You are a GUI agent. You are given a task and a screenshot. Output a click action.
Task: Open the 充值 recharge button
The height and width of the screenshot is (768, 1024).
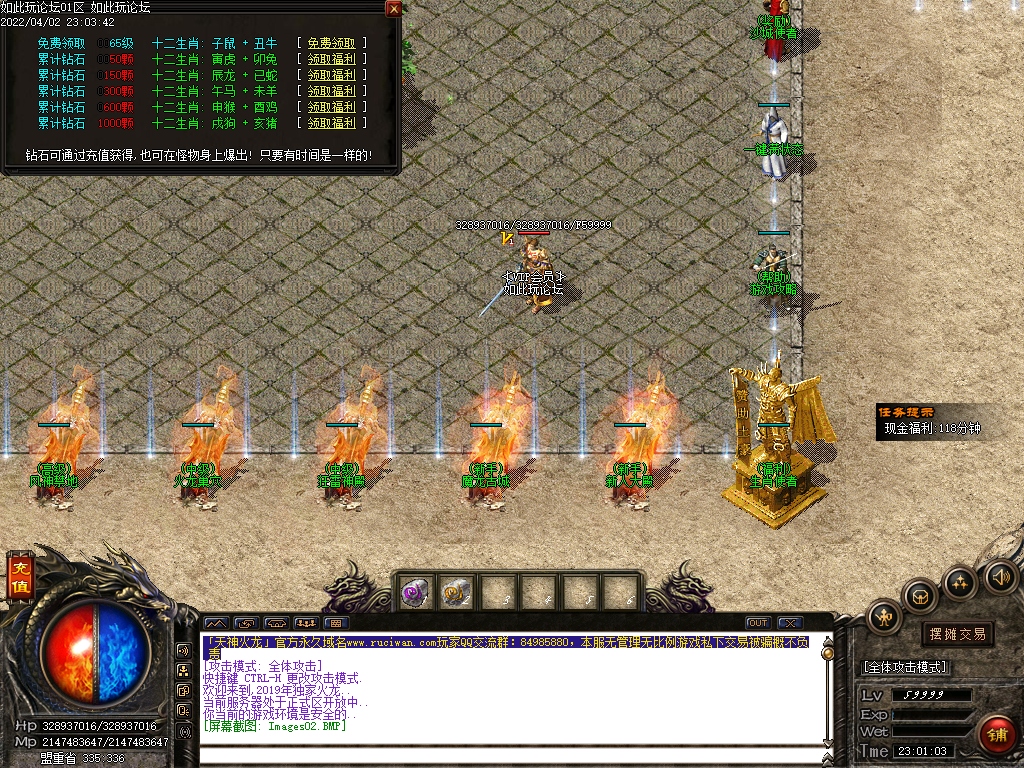[21, 577]
